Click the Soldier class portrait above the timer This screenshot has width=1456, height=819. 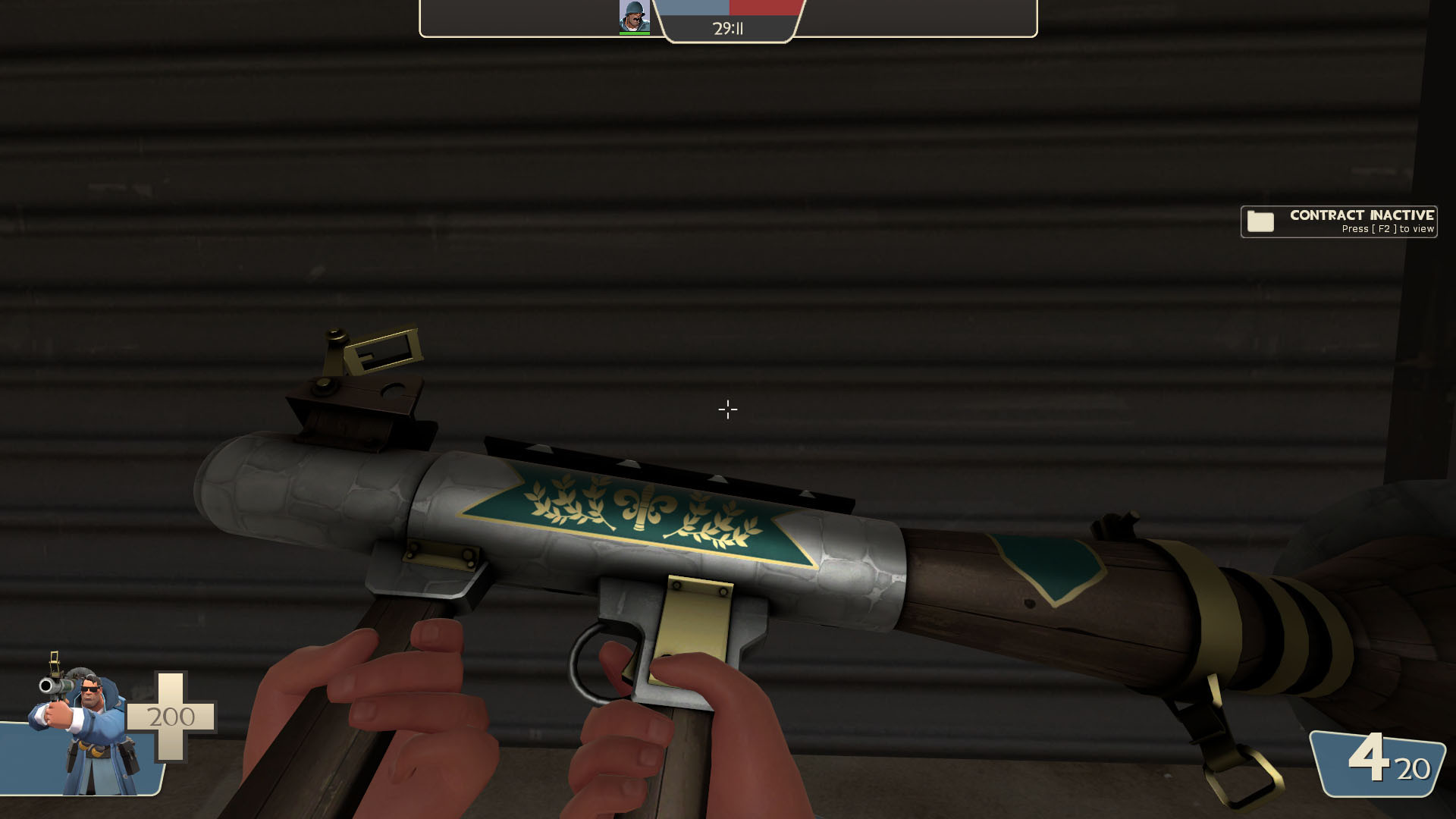634,14
